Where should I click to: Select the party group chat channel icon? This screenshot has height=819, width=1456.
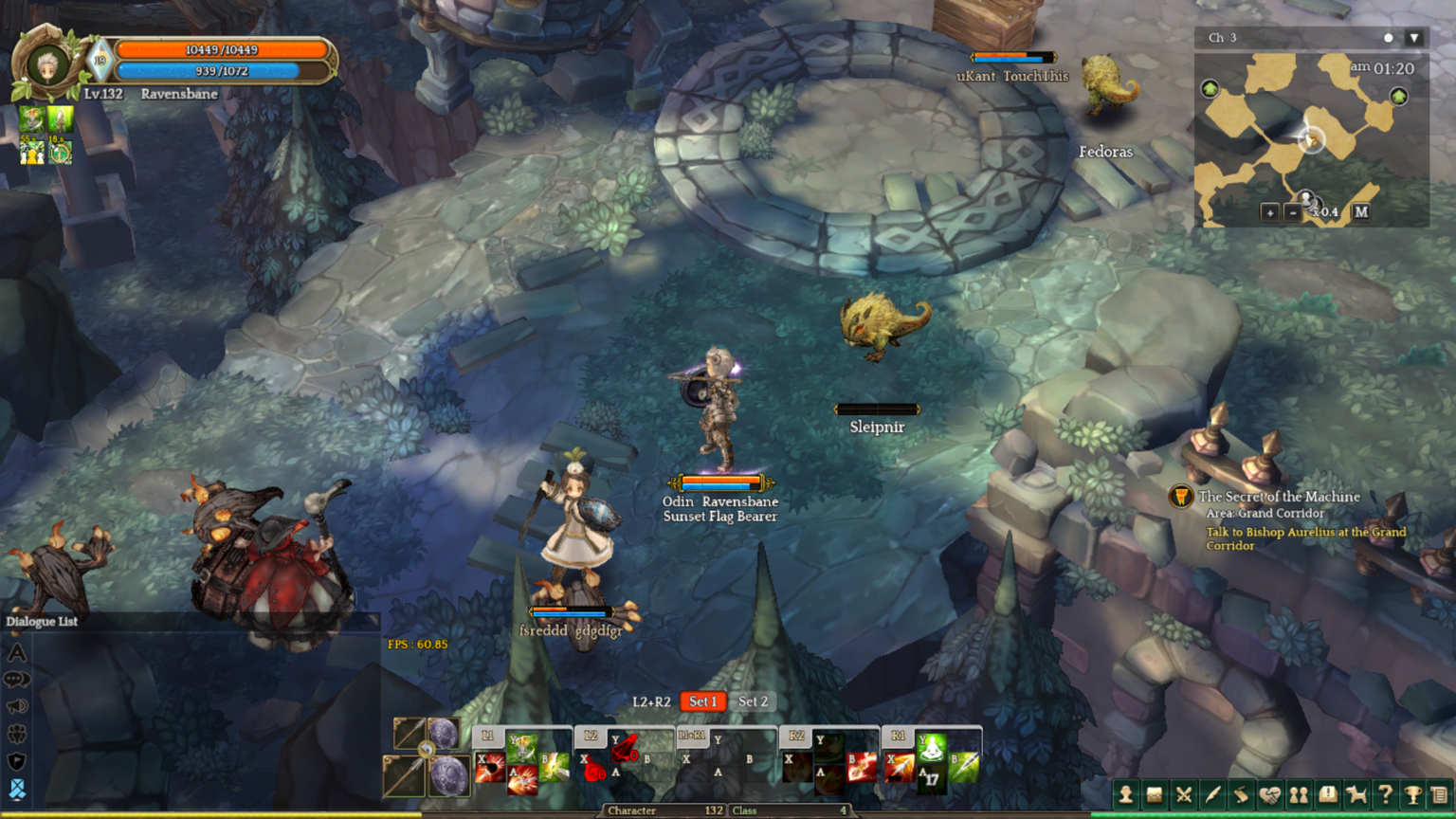(x=17, y=734)
